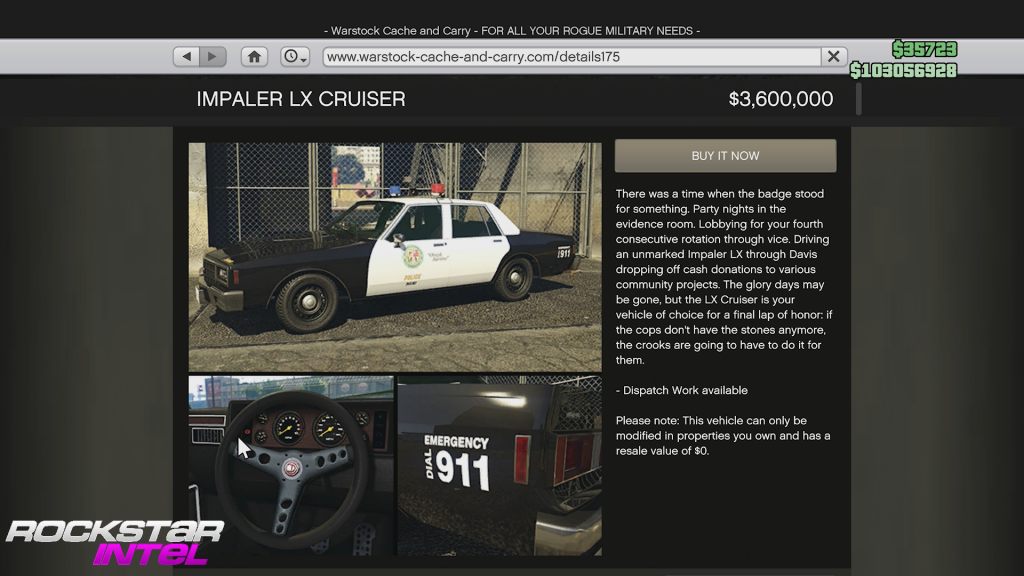Buy the Impaler LX Cruiser now
The image size is (1024, 576).
(725, 156)
